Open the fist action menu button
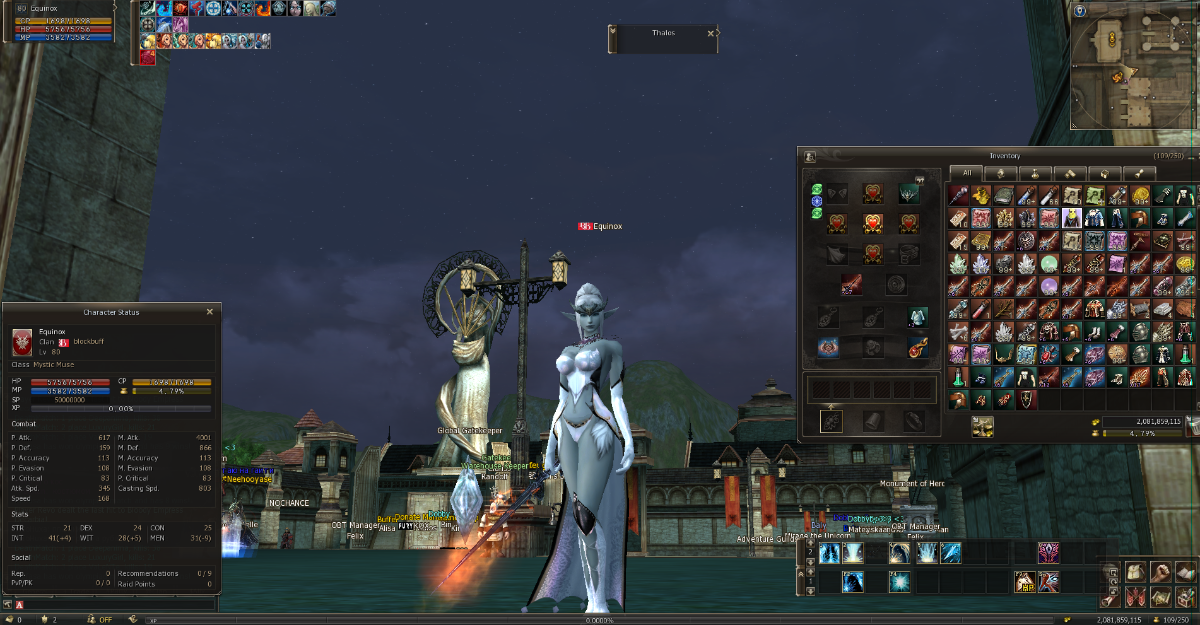The height and width of the screenshot is (625, 1200). pyautogui.click(x=1160, y=572)
